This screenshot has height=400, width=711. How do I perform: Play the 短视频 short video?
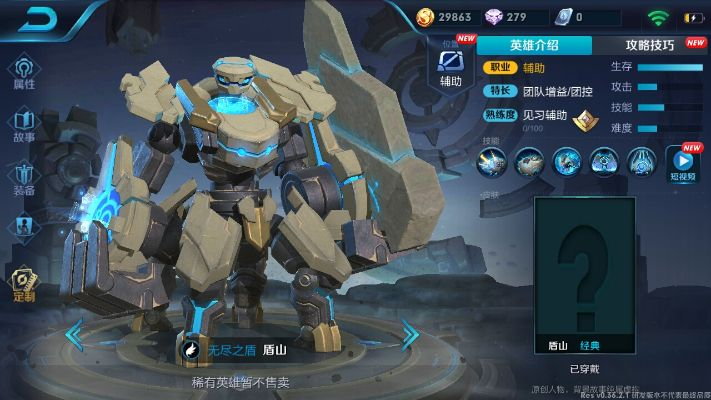685,162
